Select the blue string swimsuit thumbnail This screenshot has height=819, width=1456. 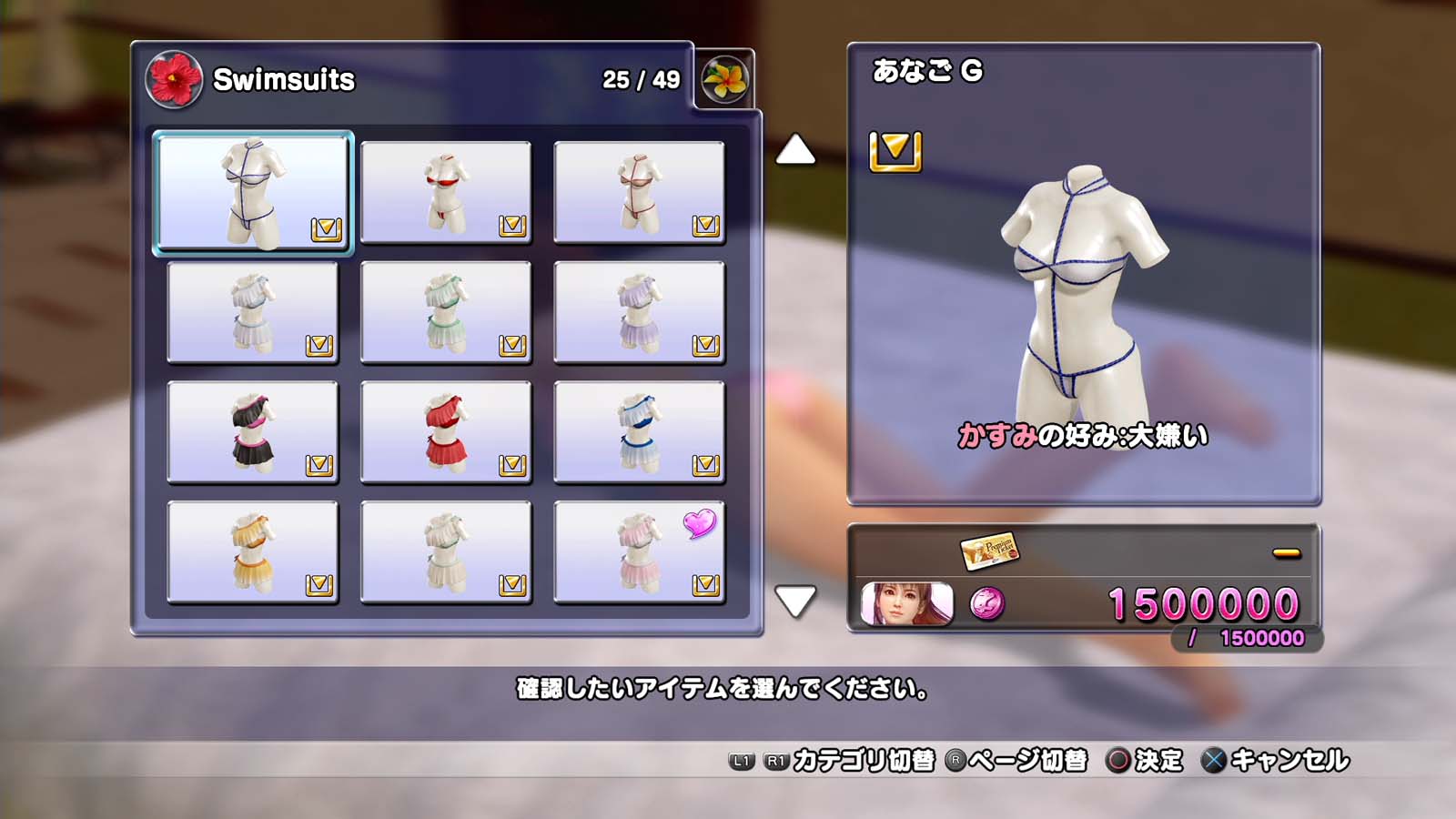point(253,192)
